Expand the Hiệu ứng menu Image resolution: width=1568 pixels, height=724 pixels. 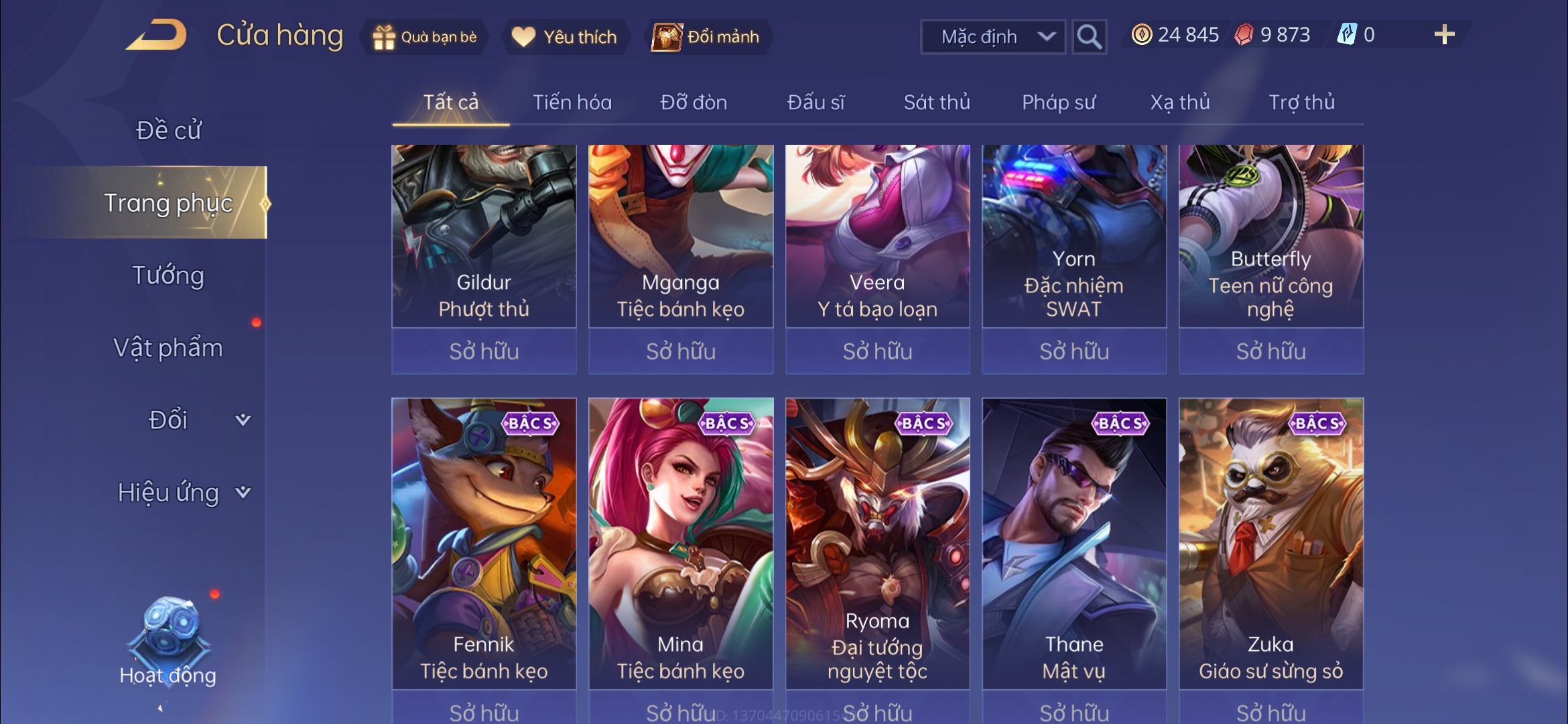click(182, 493)
